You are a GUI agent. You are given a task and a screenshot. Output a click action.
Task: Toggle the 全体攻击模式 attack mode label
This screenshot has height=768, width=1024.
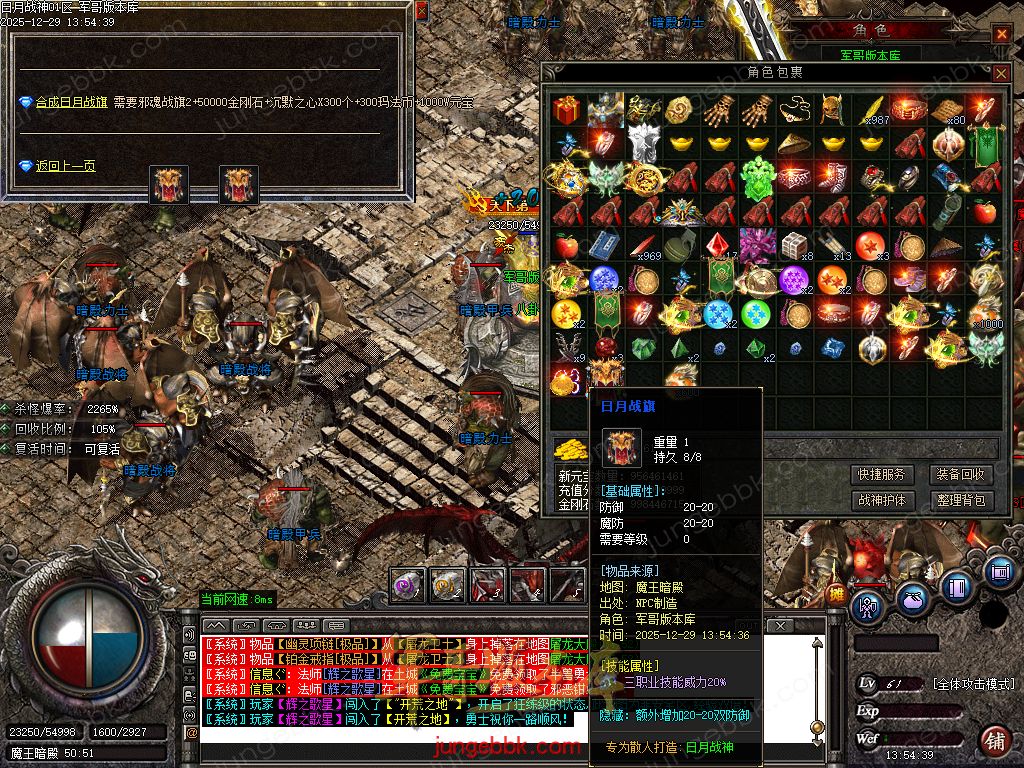(x=972, y=684)
